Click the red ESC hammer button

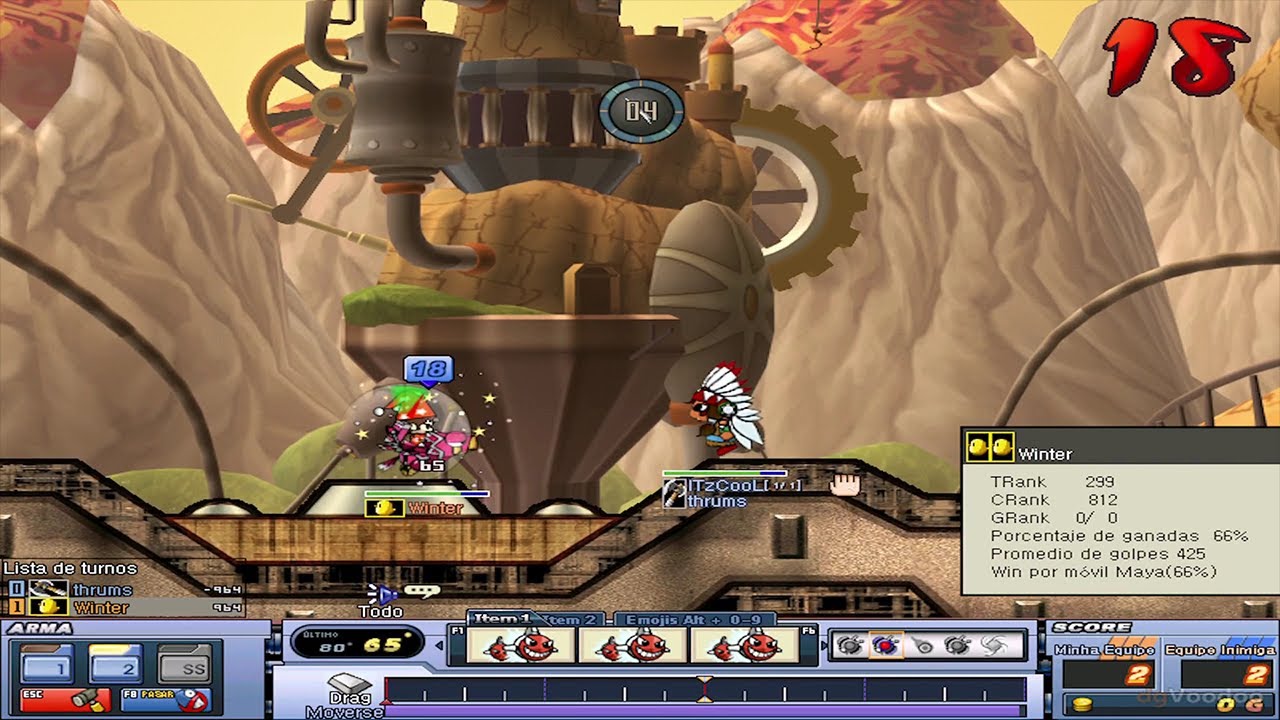[64, 699]
